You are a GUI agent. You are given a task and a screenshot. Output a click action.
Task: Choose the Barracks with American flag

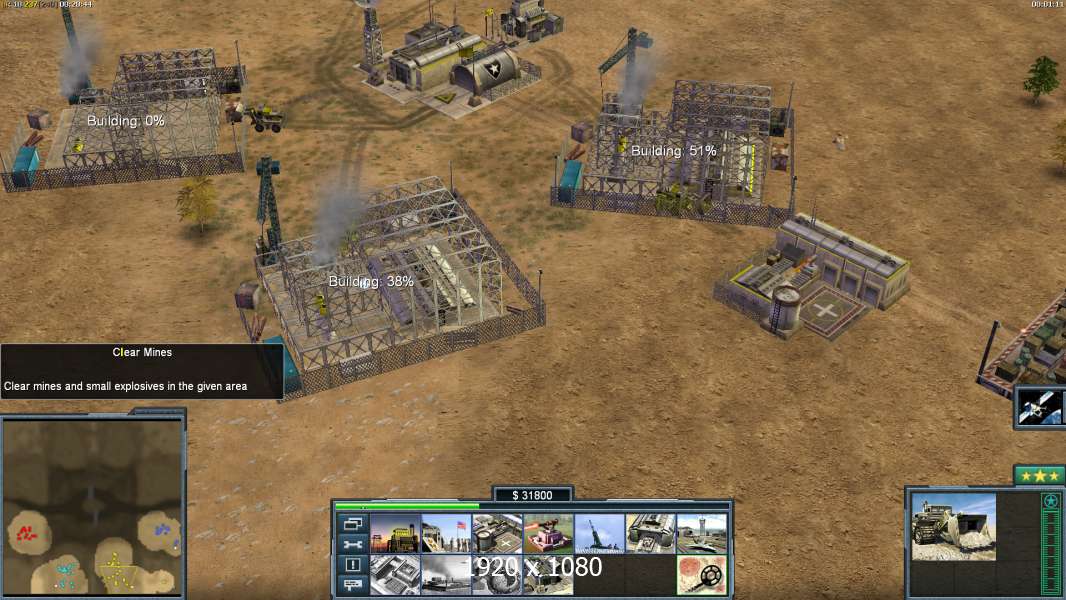pyautogui.click(x=445, y=534)
